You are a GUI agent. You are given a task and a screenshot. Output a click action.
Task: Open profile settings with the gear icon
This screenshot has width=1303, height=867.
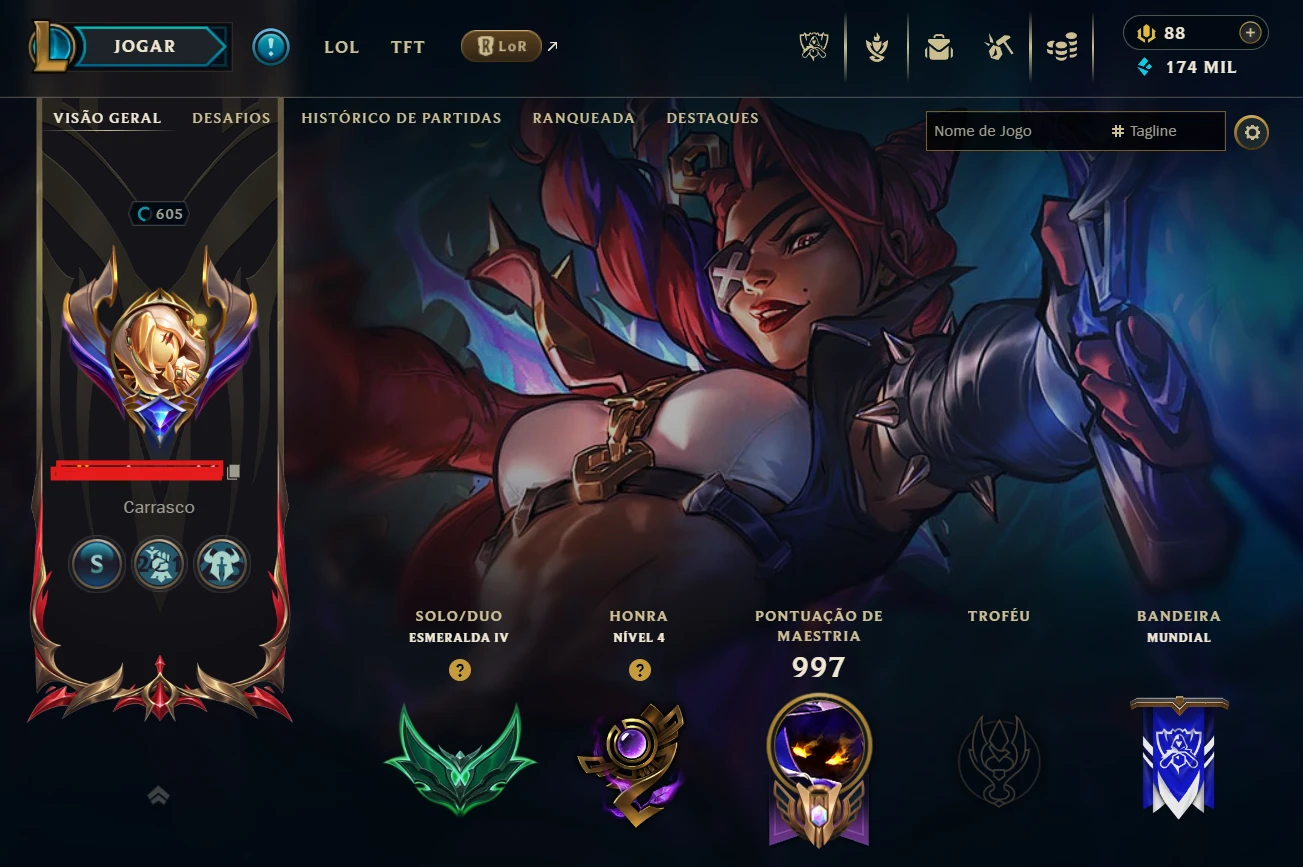click(x=1251, y=131)
